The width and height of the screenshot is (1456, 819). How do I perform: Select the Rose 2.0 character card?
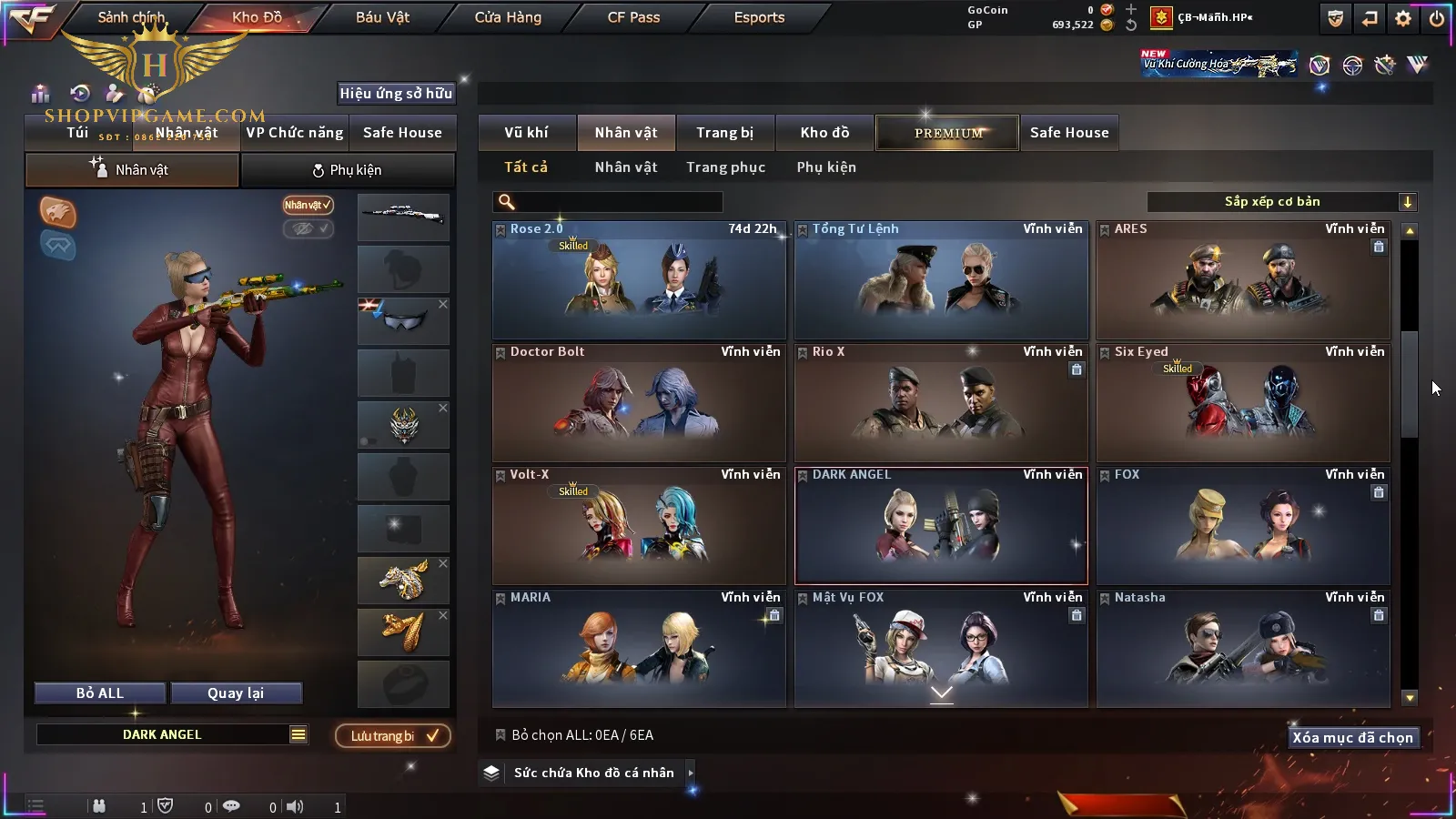click(639, 280)
